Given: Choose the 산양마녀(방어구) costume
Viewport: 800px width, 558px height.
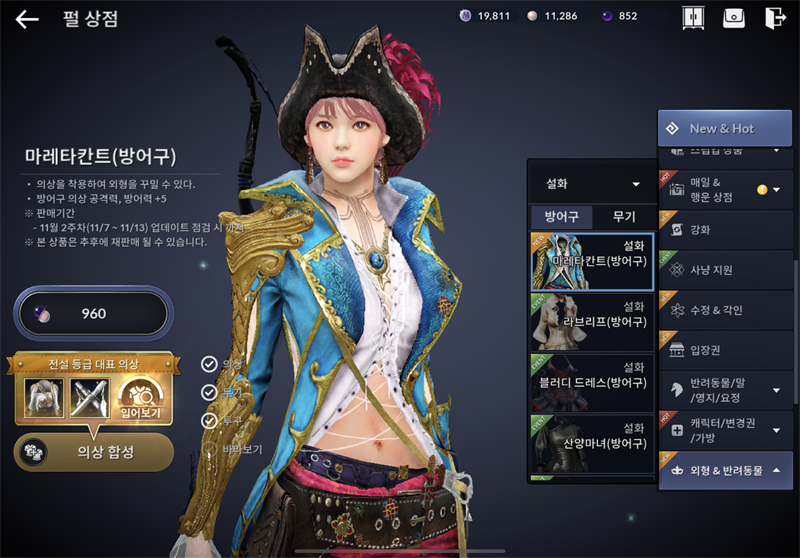Looking at the screenshot, I should click(x=591, y=443).
